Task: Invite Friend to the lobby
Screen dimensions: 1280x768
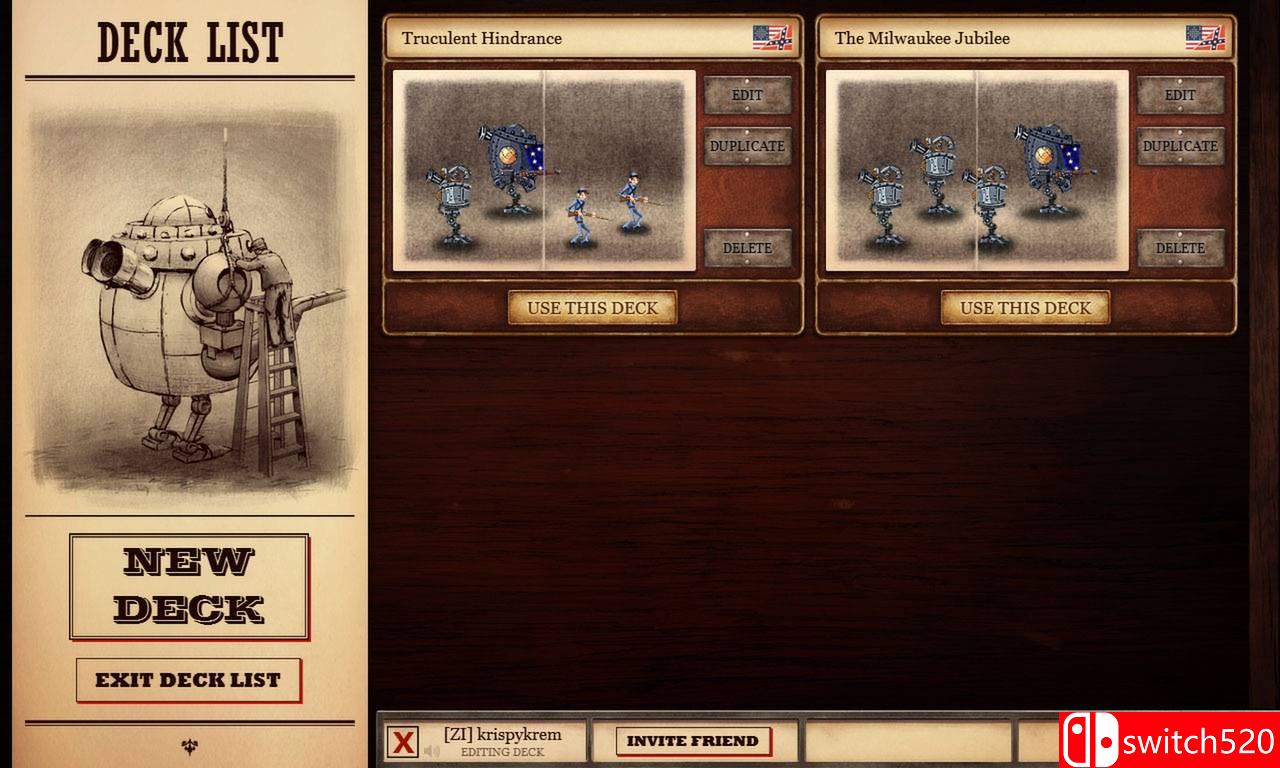Action: click(693, 740)
